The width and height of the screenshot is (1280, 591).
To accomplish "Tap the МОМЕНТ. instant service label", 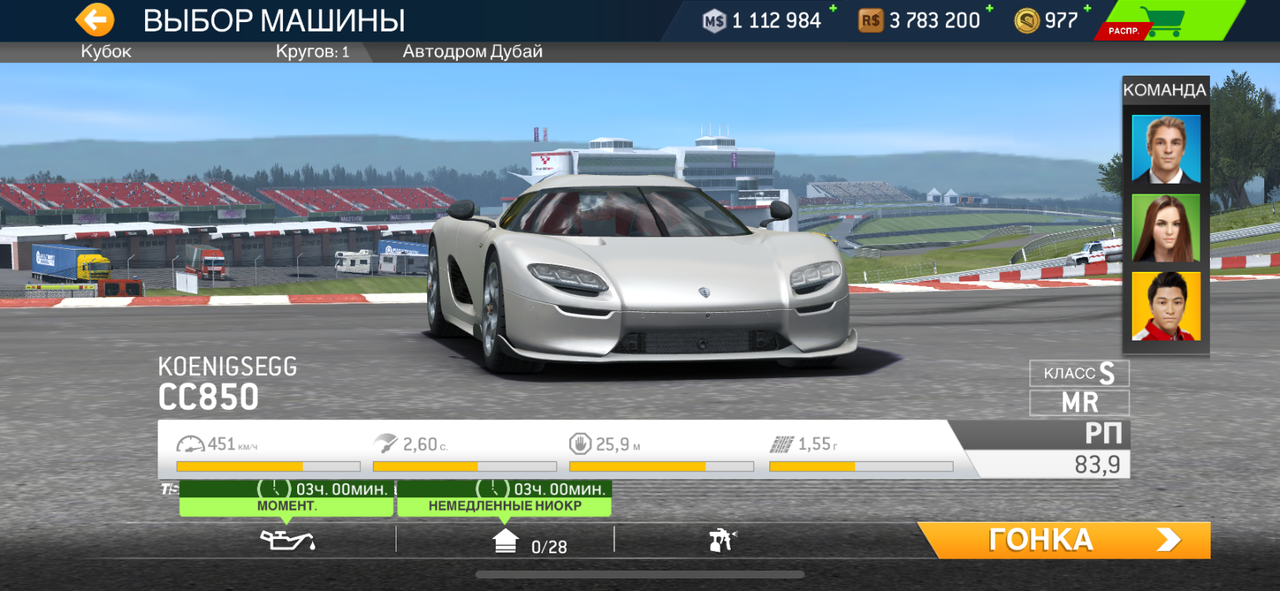I will point(286,506).
